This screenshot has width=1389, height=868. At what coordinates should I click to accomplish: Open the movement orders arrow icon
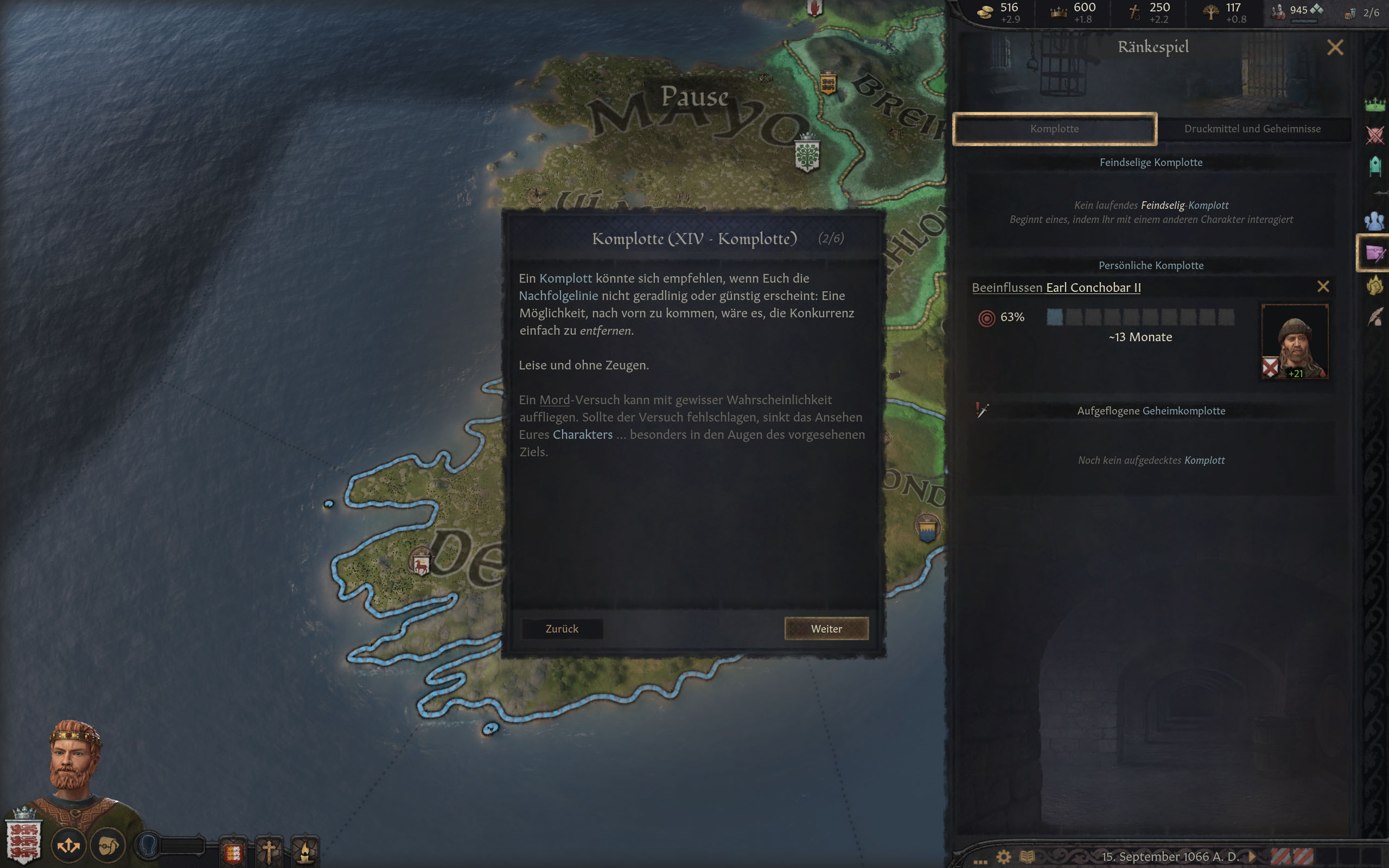(69, 845)
